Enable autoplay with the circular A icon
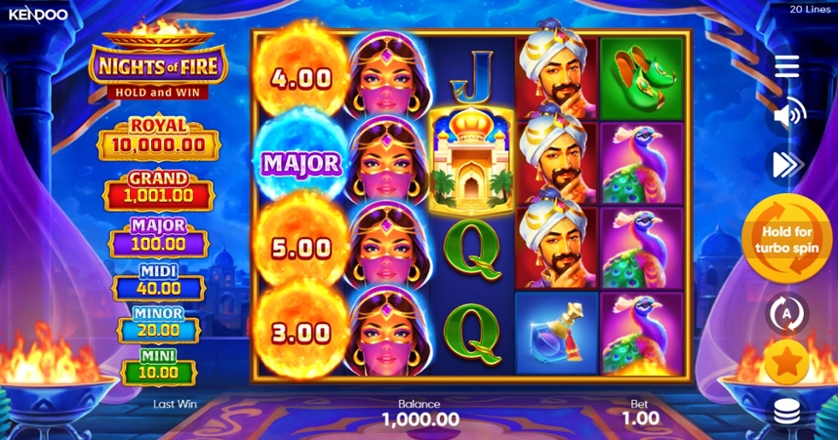Image resolution: width=838 pixels, height=440 pixels. tap(787, 313)
